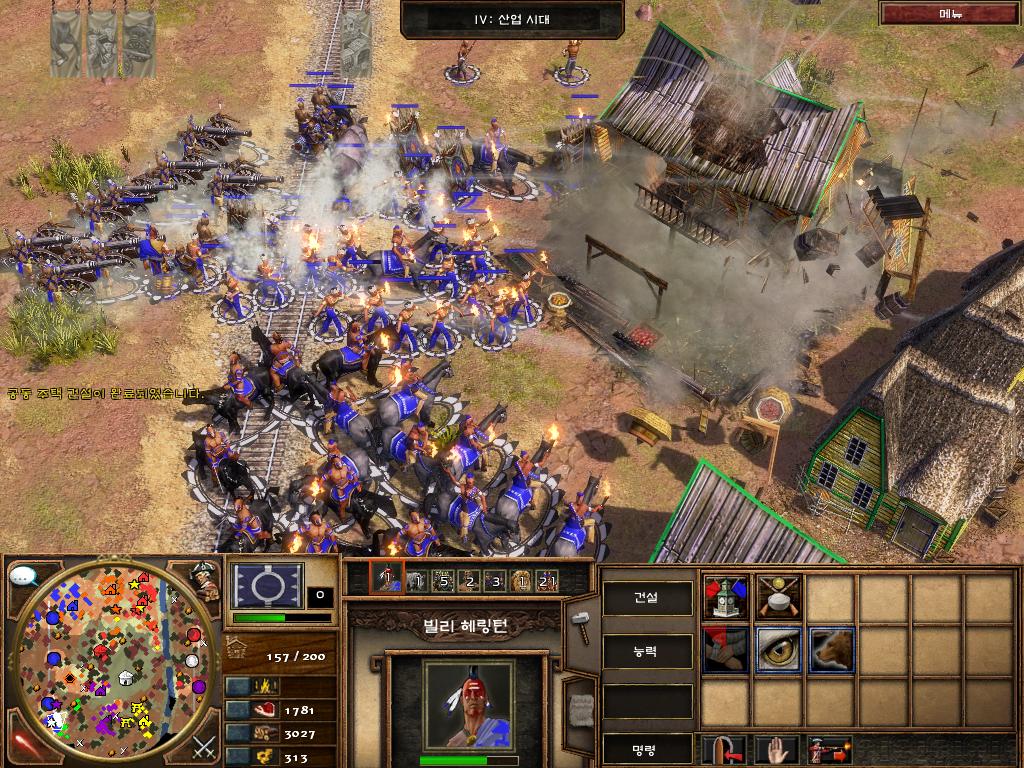Click the crossed swords minimap button

click(x=204, y=746)
